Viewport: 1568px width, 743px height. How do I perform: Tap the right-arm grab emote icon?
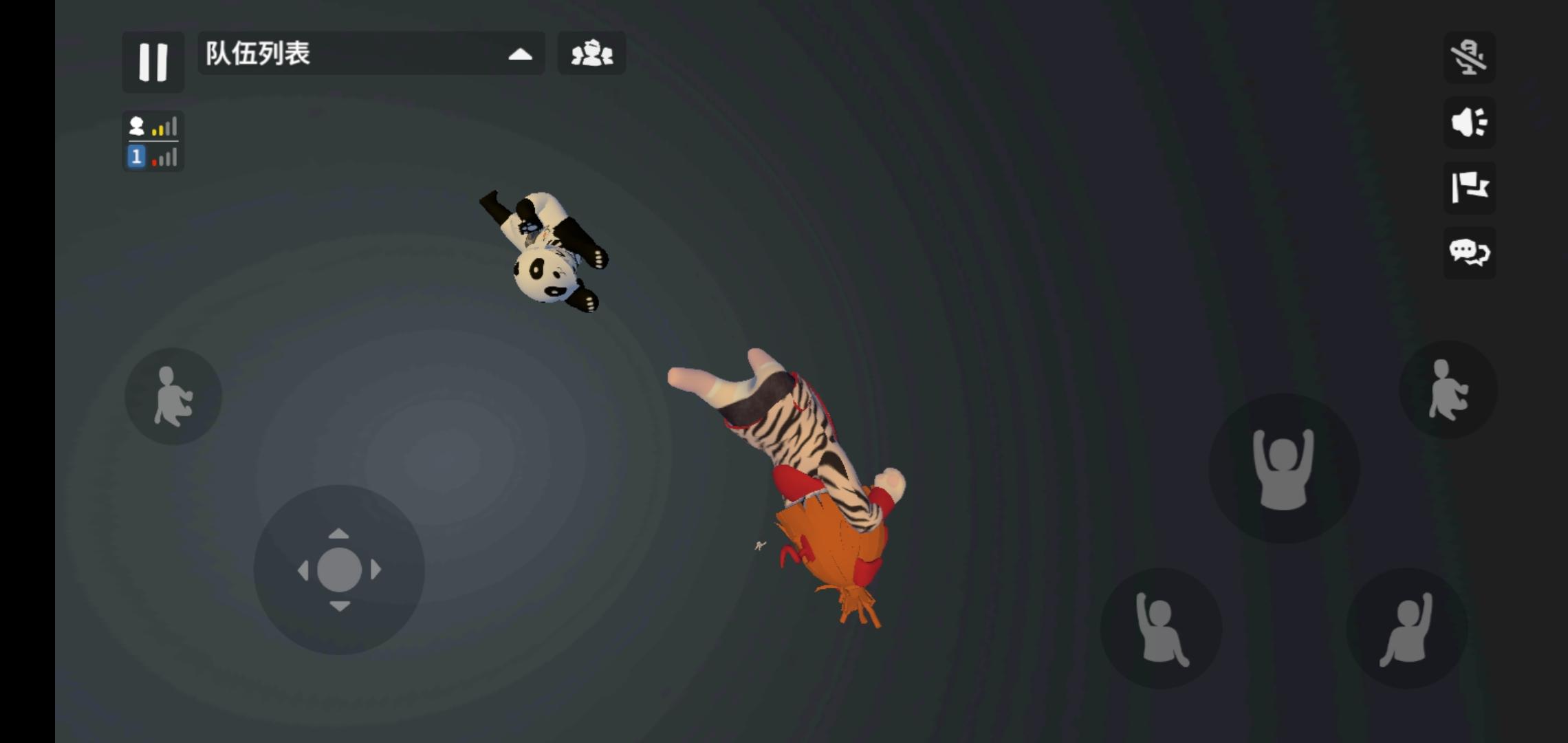pos(1408,629)
